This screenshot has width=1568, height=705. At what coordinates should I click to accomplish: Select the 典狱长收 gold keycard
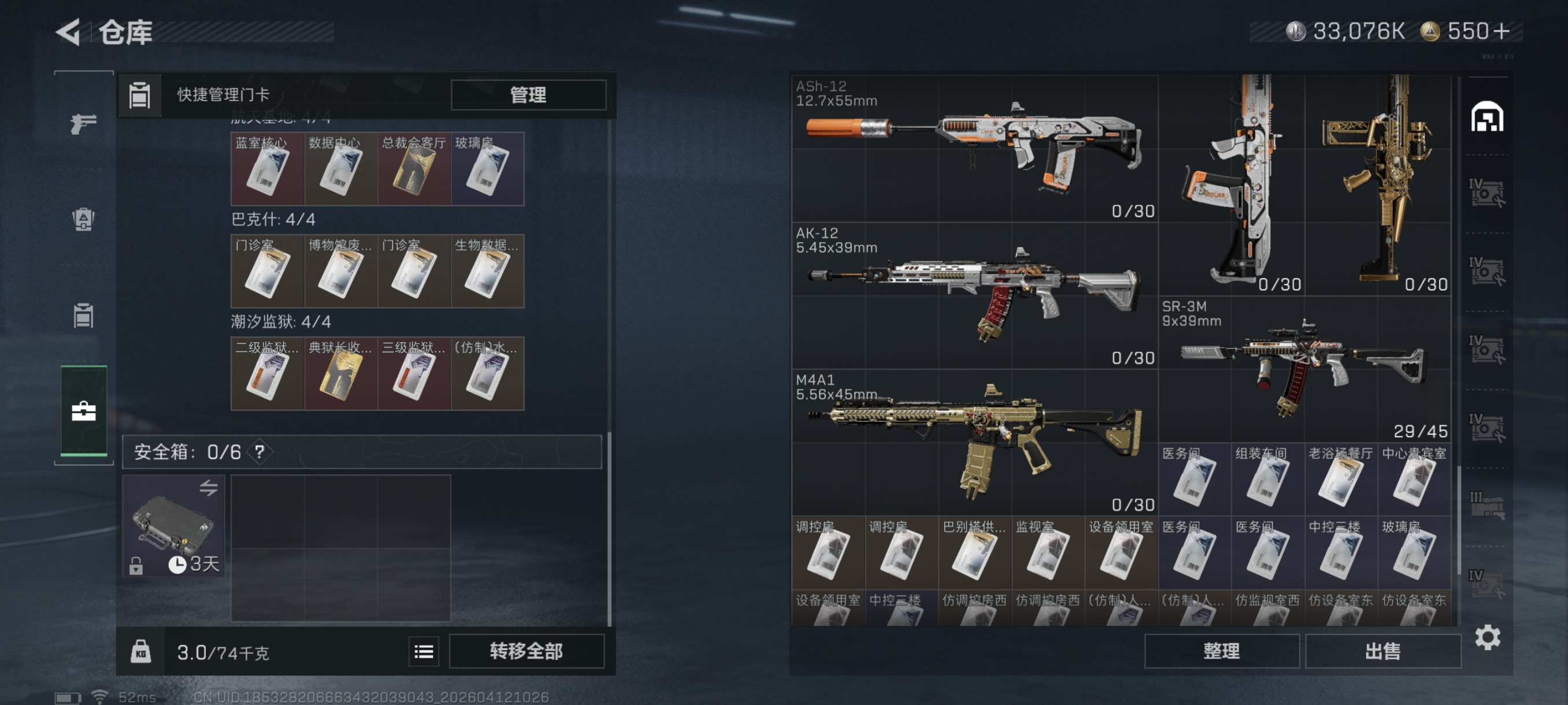coord(341,373)
